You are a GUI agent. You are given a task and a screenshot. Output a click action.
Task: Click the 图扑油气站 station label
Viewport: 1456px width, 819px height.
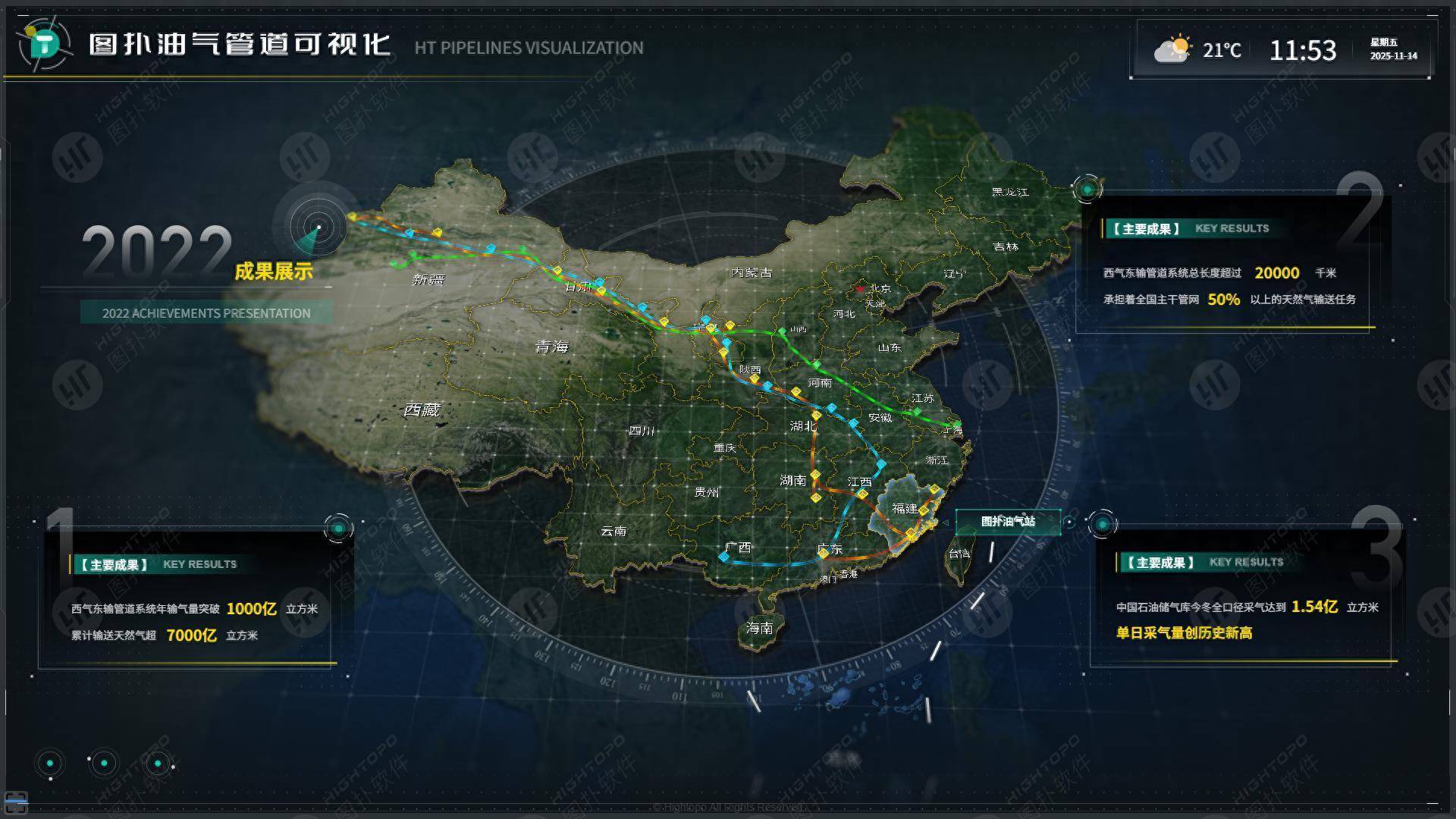(x=1008, y=522)
